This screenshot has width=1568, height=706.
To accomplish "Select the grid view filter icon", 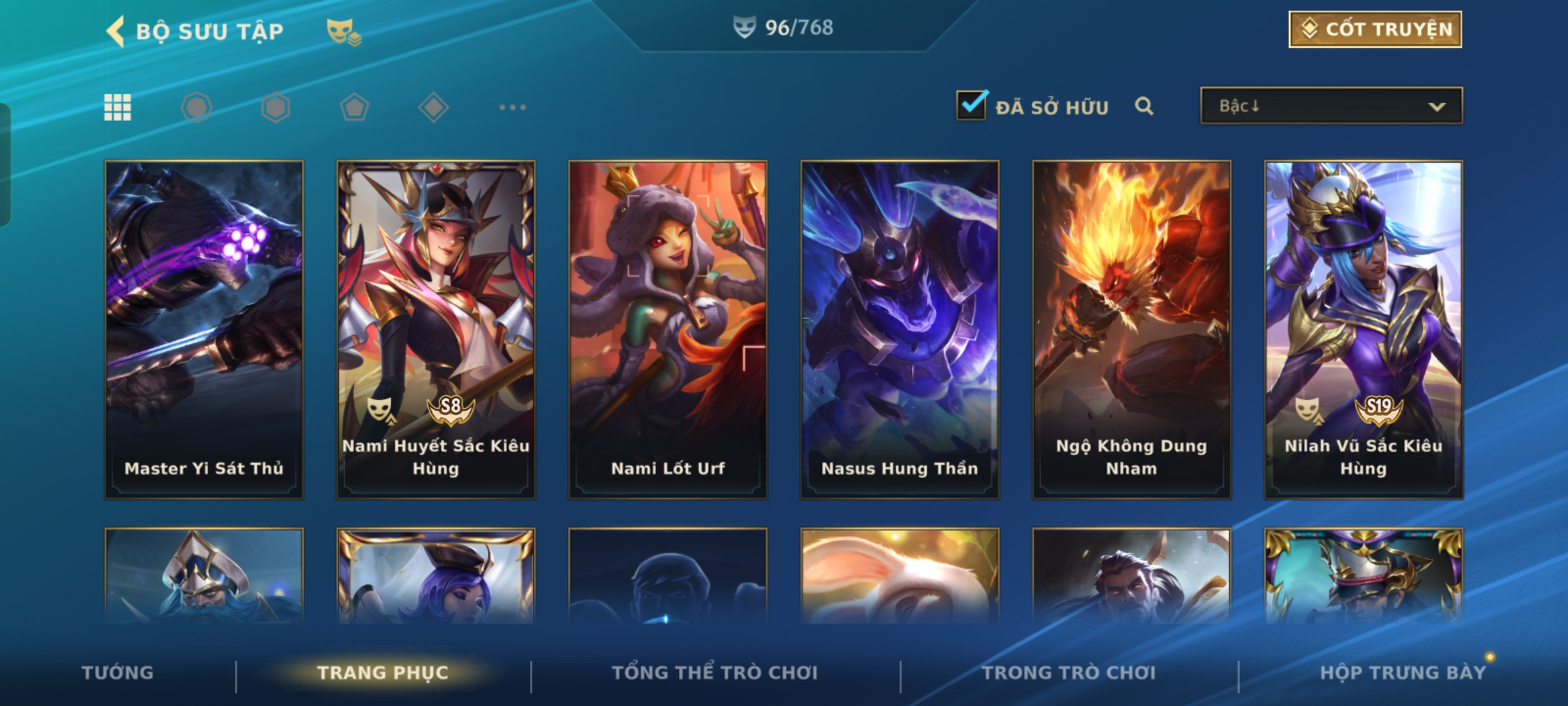I will point(118,107).
